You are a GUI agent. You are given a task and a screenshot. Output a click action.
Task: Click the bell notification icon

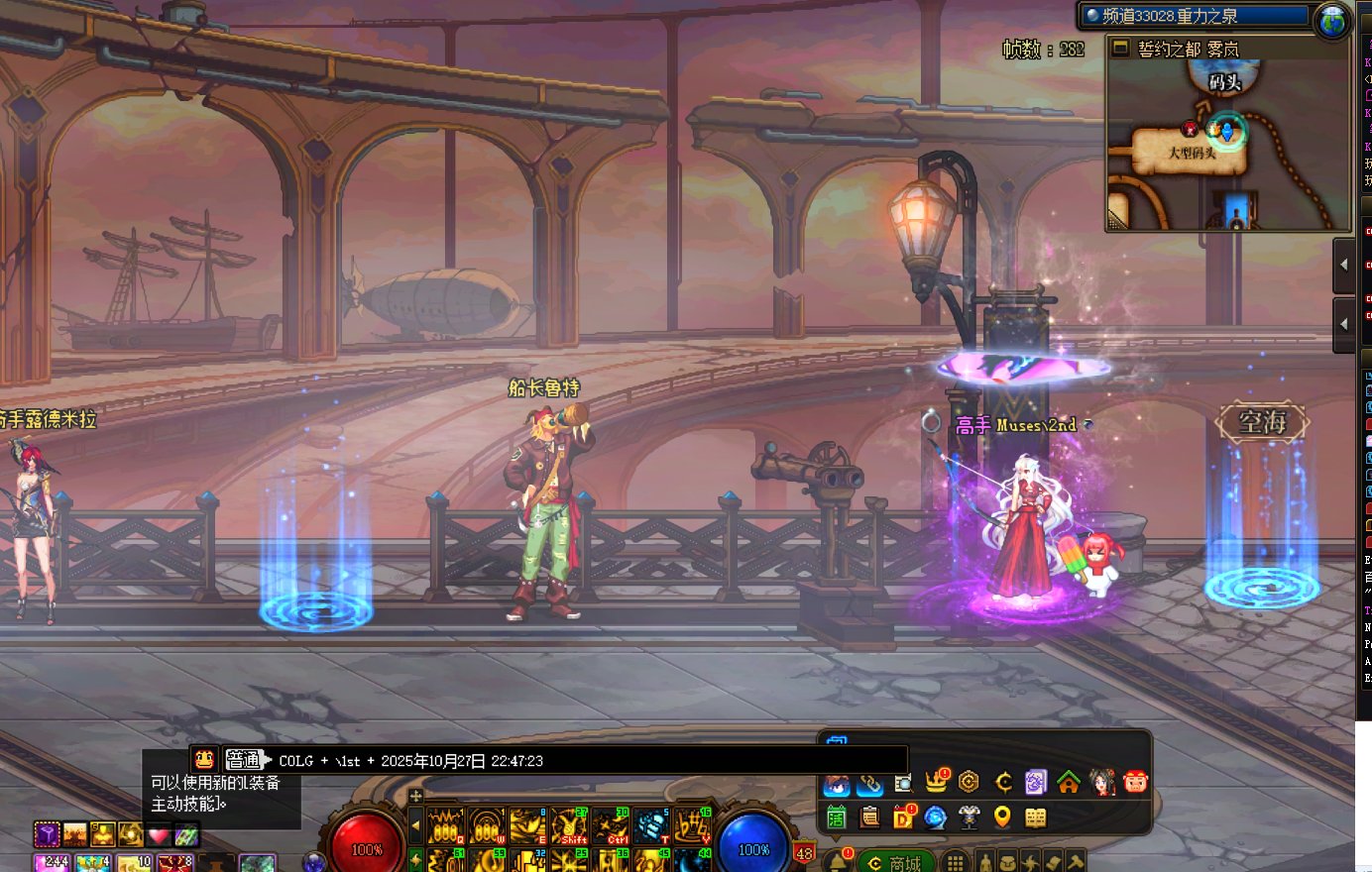(838, 861)
